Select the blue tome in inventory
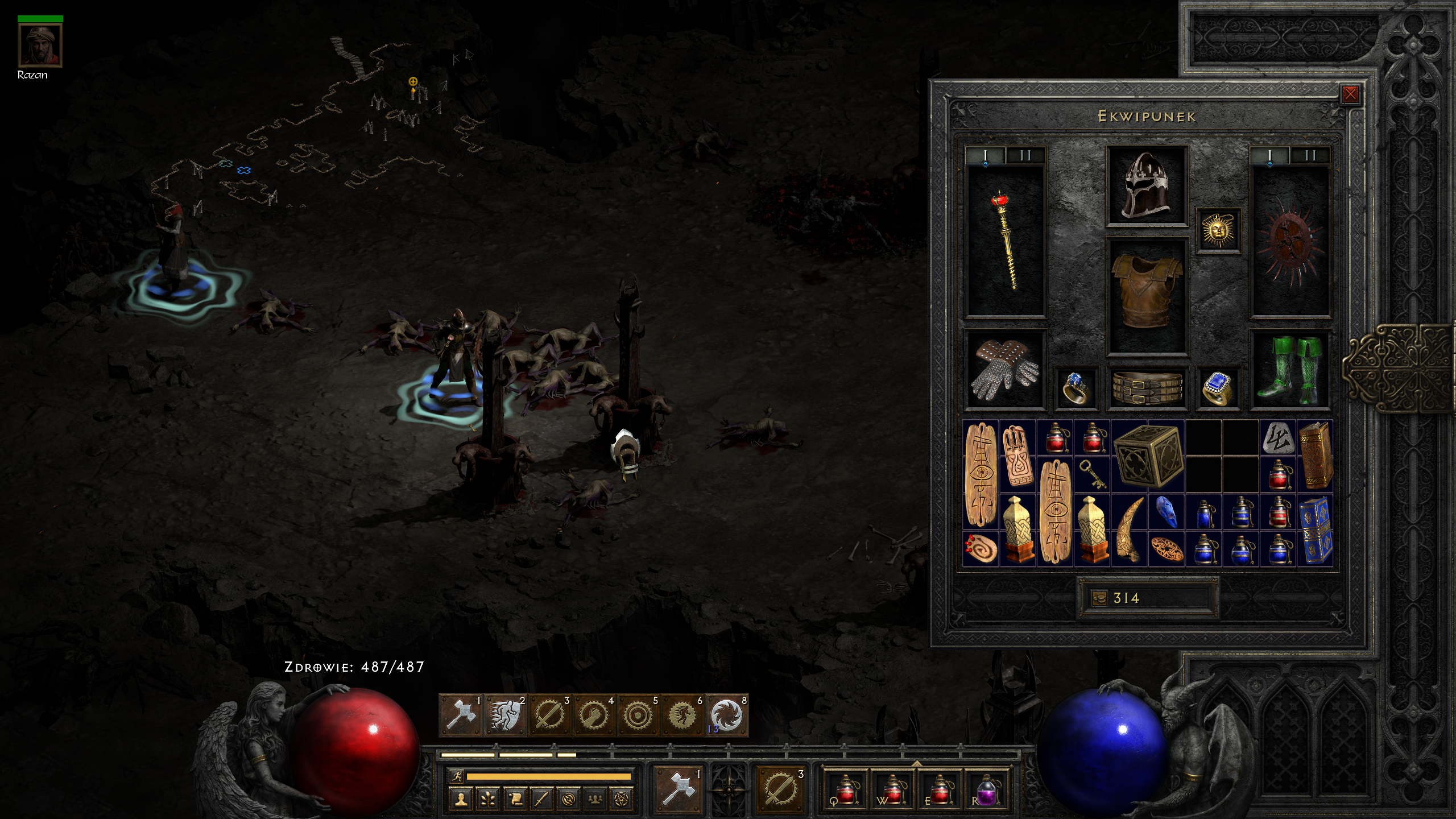Viewport: 1456px width, 819px height. [x=1315, y=530]
